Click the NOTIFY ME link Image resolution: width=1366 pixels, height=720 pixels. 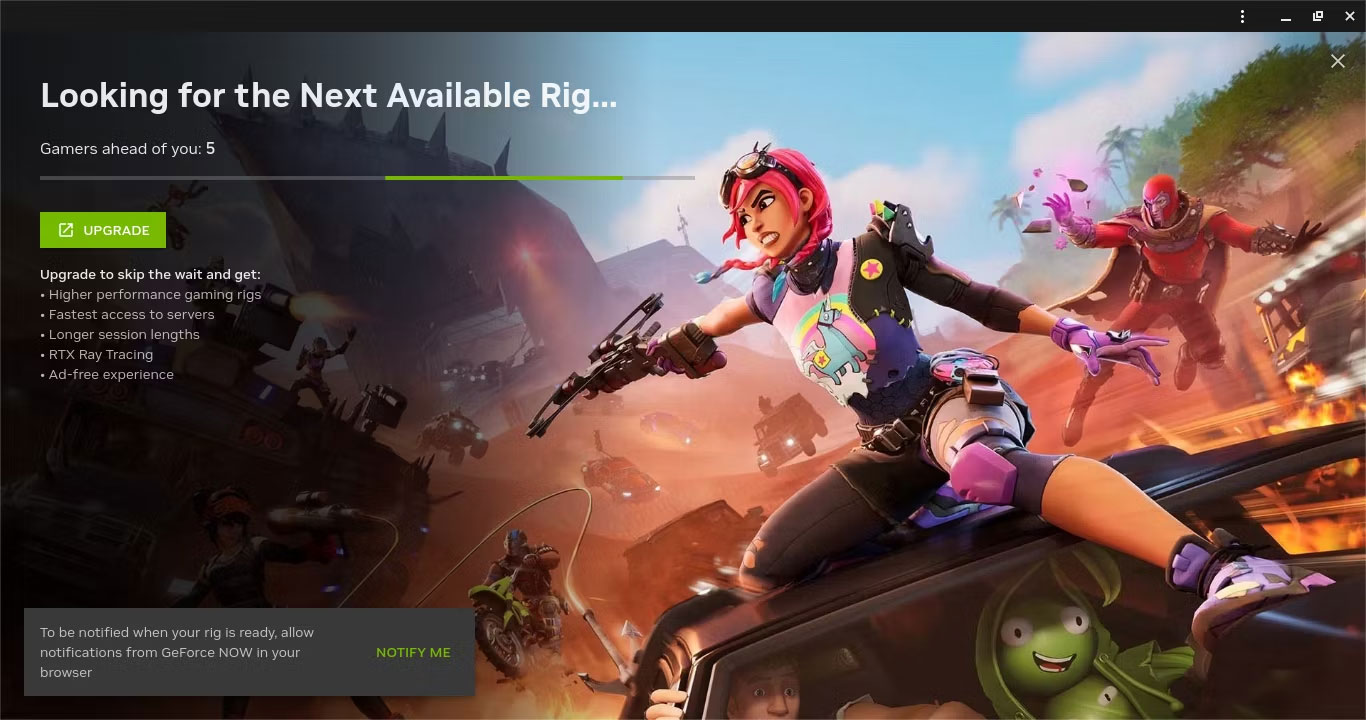pos(413,652)
